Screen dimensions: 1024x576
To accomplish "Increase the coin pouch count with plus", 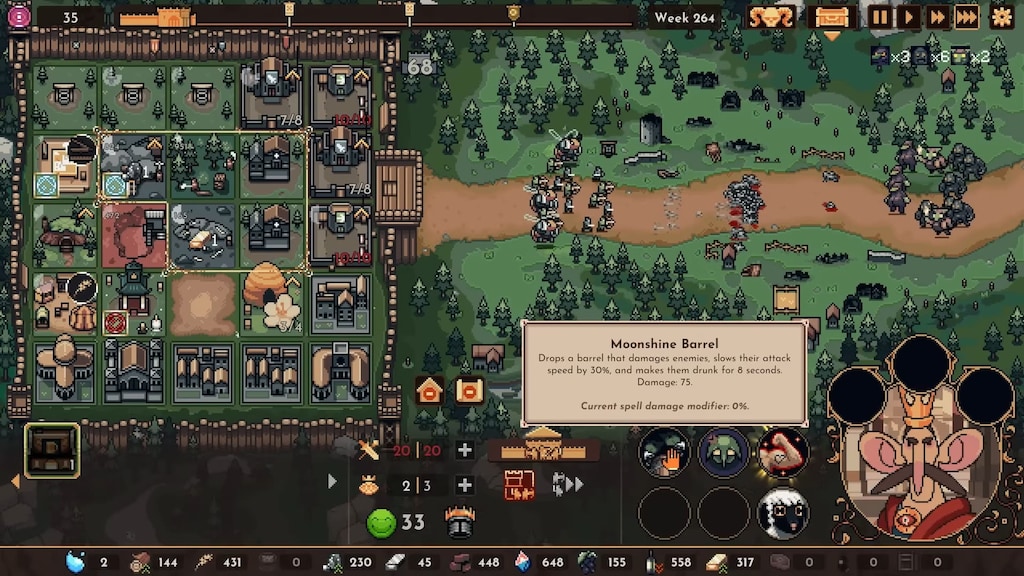I will [x=464, y=486].
